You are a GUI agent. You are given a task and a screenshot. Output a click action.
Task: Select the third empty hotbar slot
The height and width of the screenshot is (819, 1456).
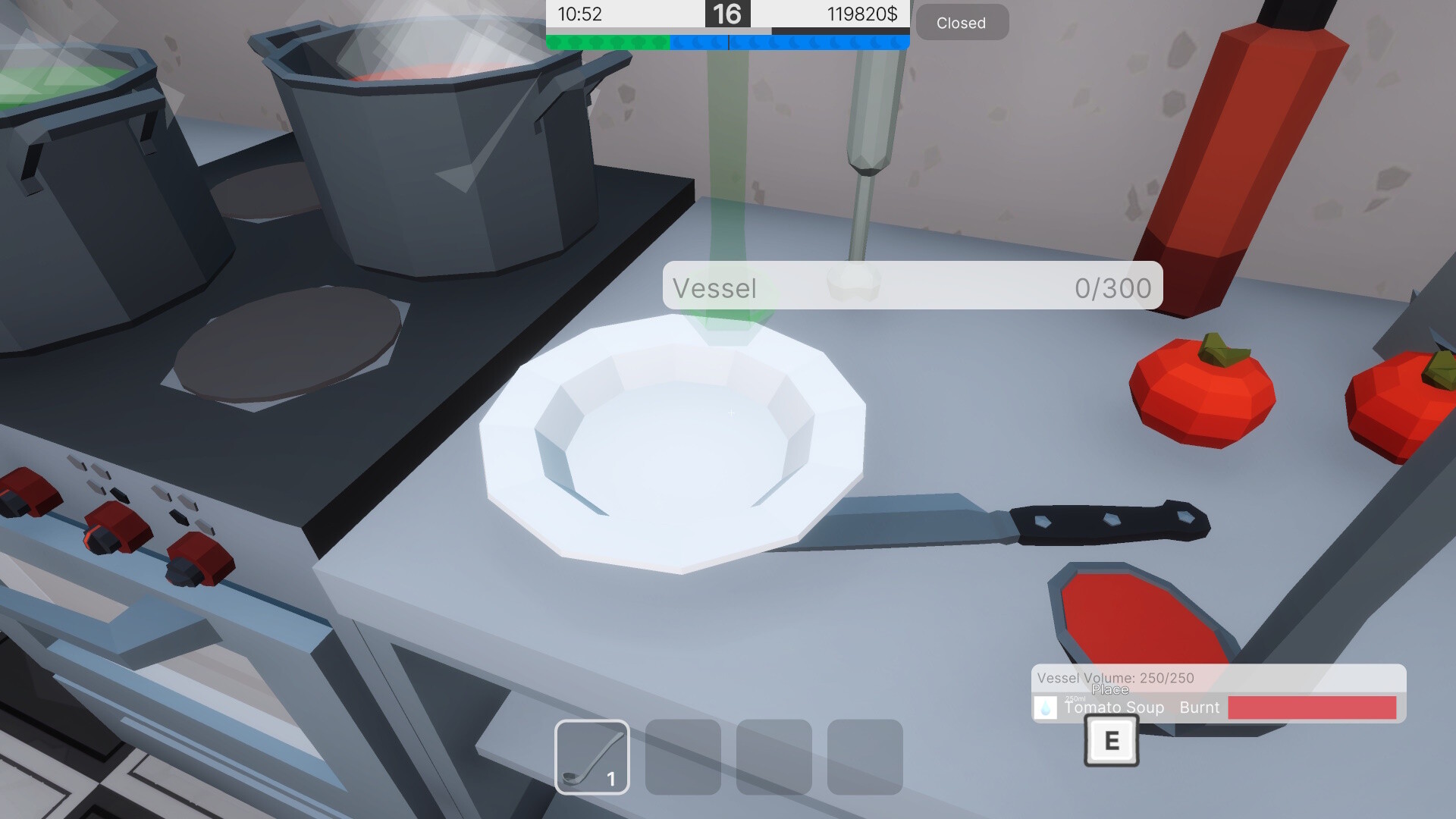(x=774, y=758)
